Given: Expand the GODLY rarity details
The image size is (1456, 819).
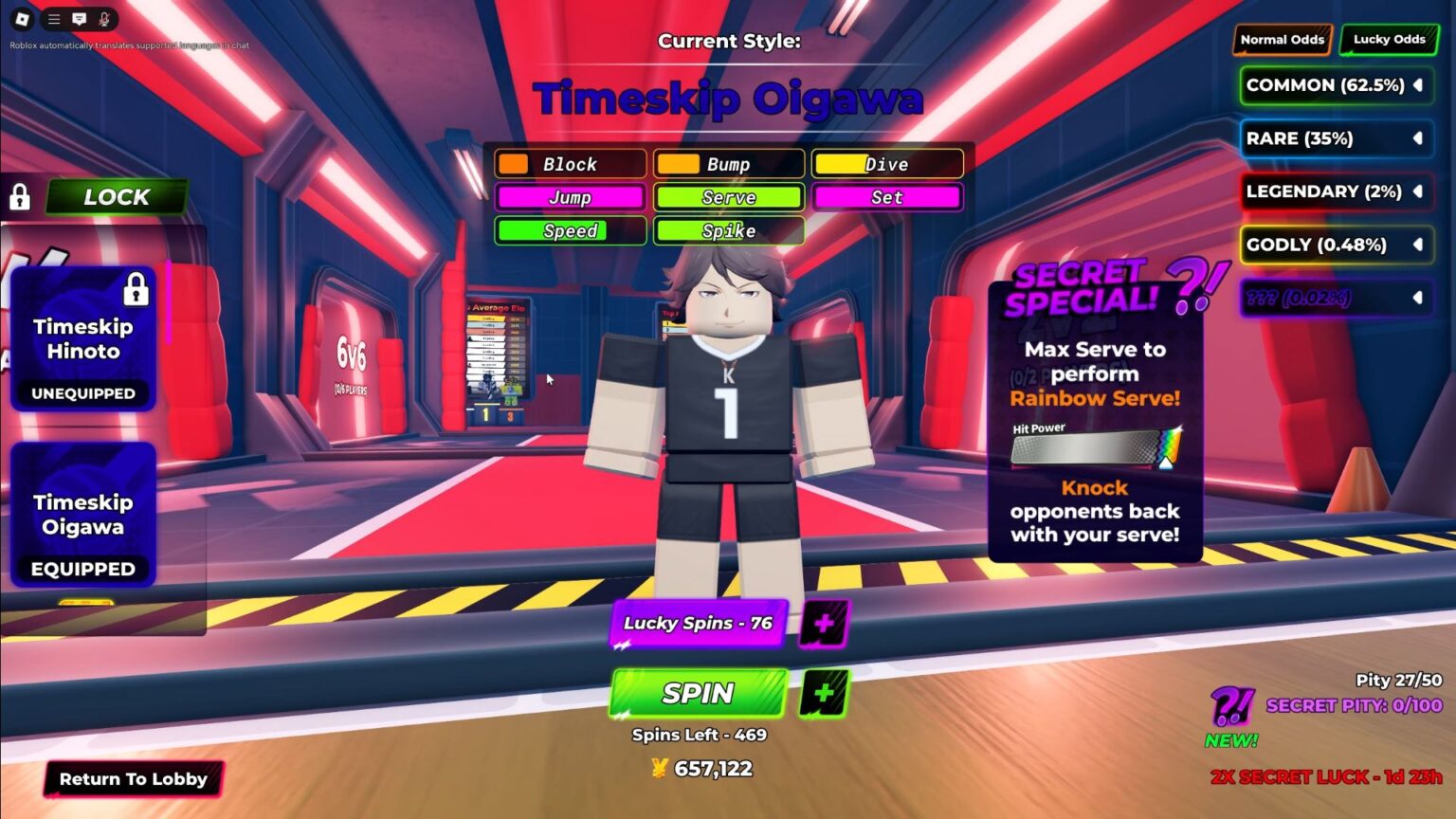Looking at the screenshot, I should click(1417, 245).
